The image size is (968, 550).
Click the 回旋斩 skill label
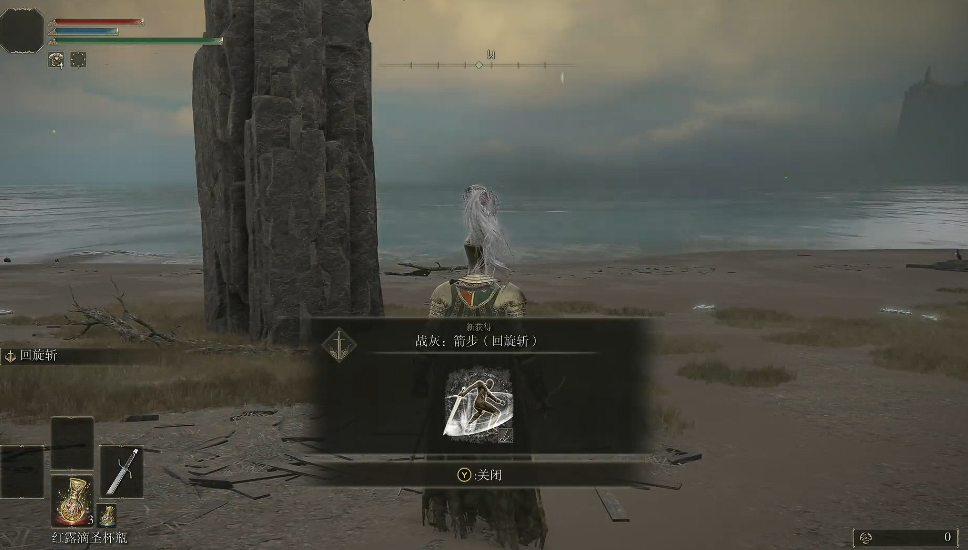[40, 355]
